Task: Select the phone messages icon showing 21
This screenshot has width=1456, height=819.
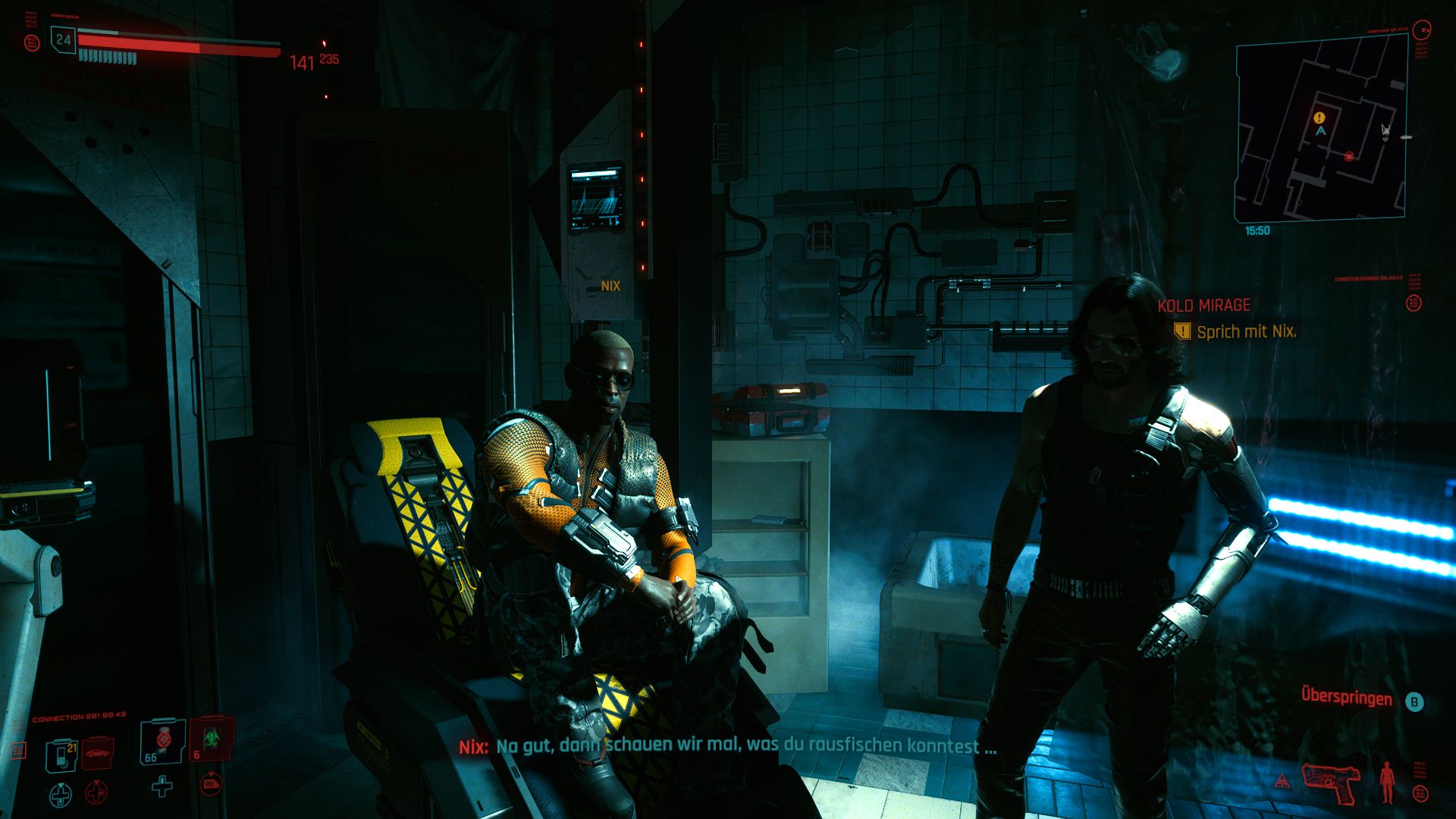Action: coord(62,755)
